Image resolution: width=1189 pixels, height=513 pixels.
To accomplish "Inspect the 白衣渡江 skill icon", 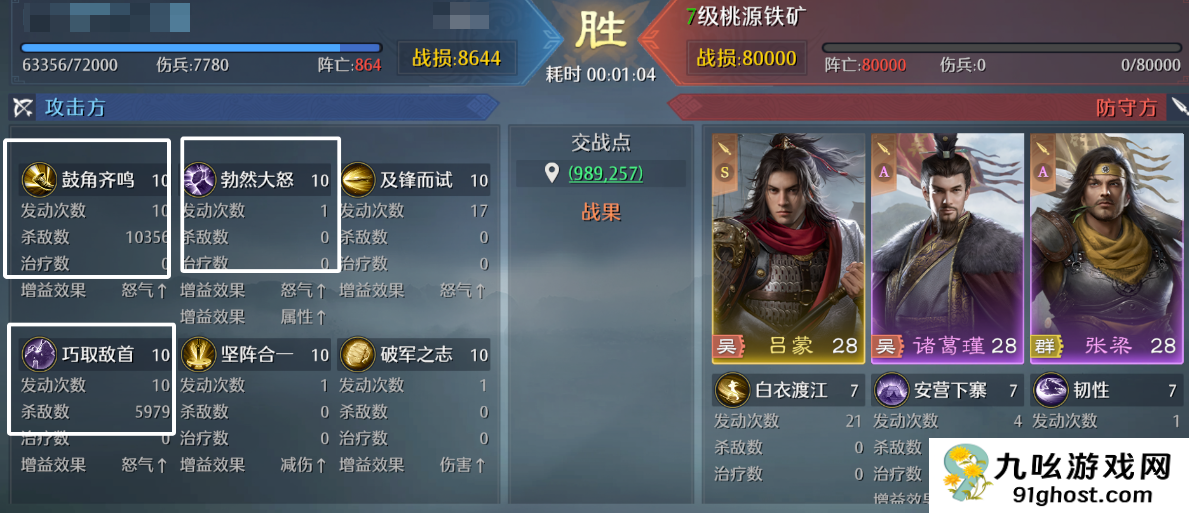I will point(732,390).
